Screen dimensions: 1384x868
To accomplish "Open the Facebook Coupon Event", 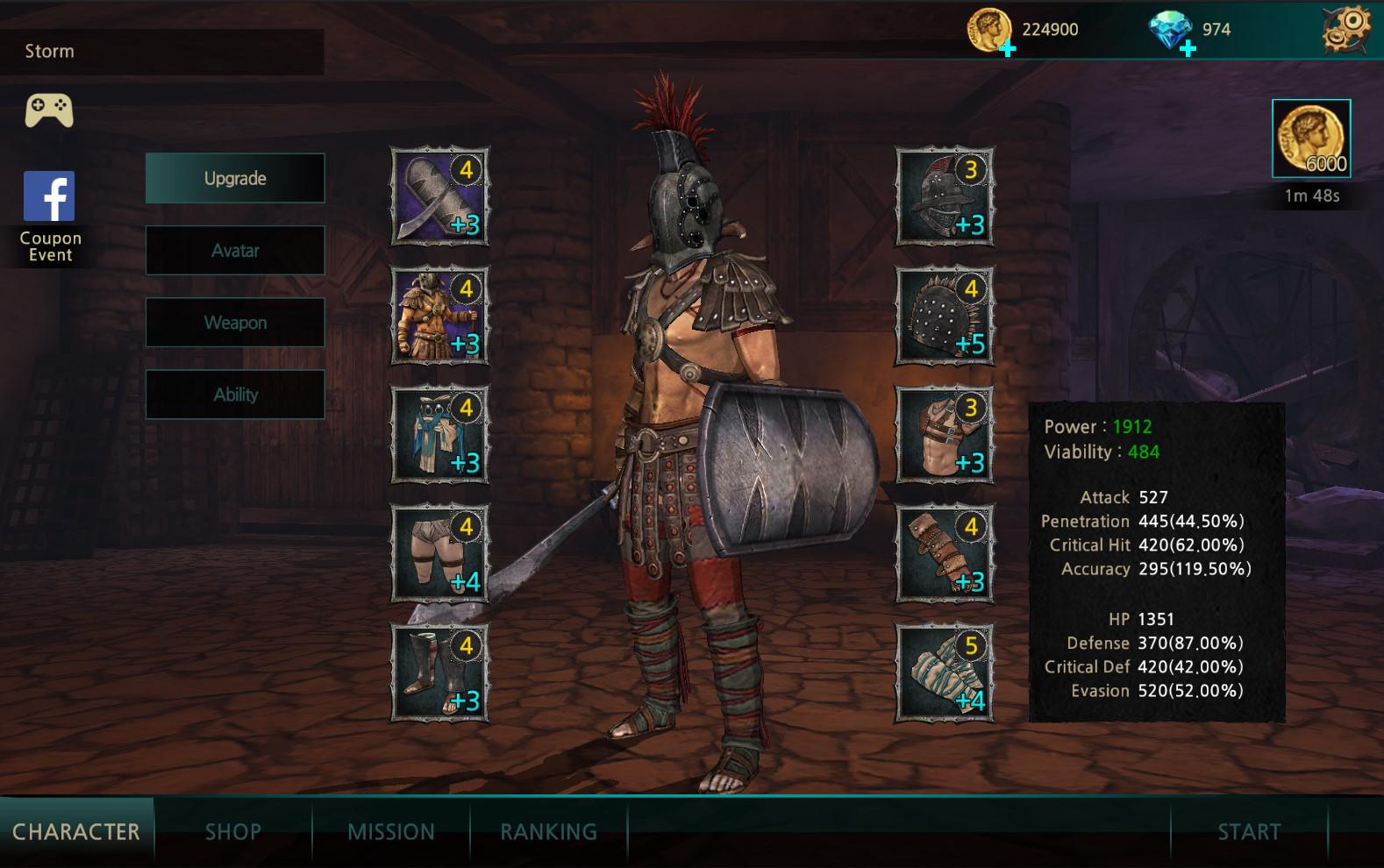I will (x=49, y=216).
